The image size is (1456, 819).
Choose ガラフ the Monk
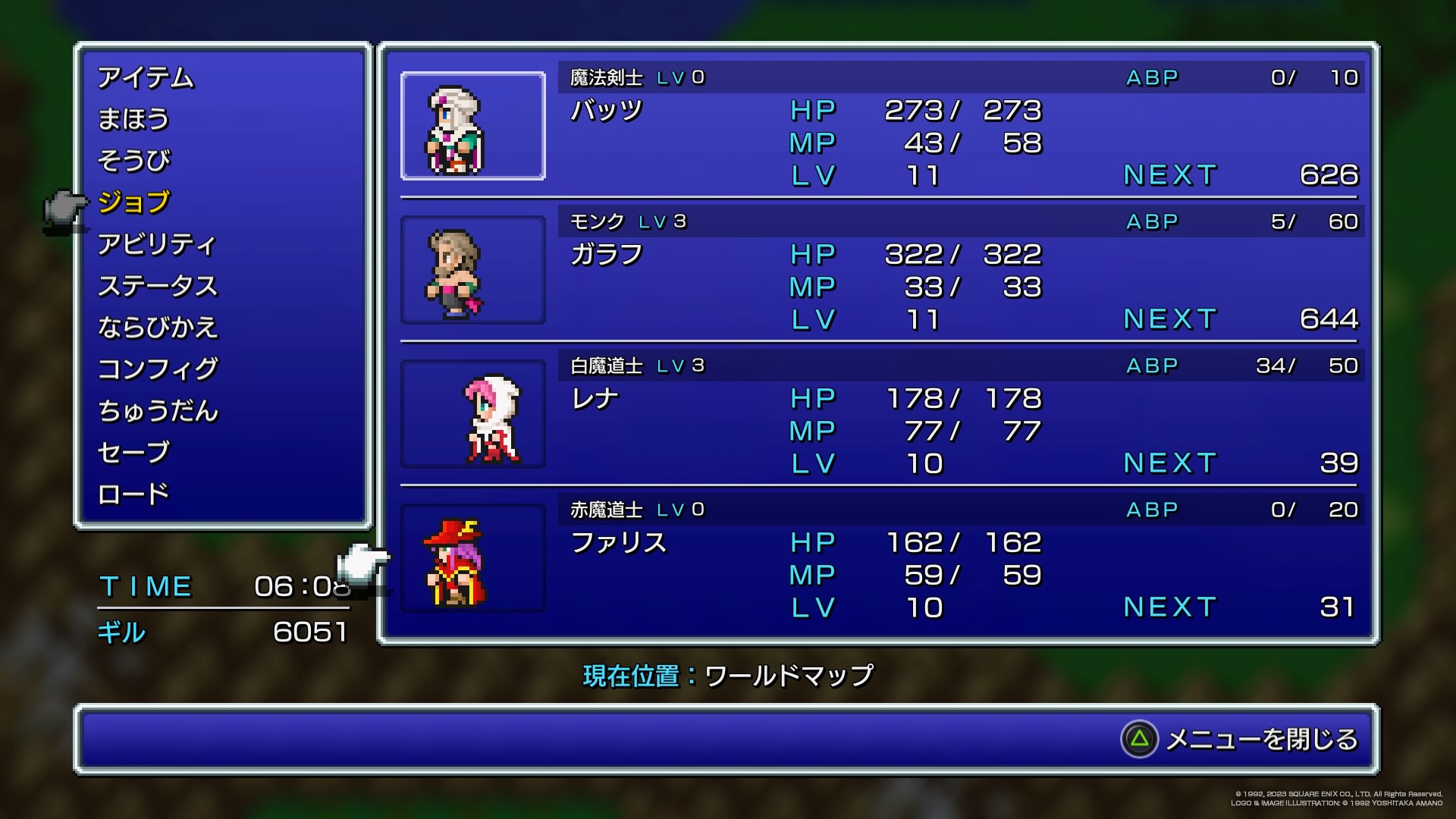click(606, 255)
